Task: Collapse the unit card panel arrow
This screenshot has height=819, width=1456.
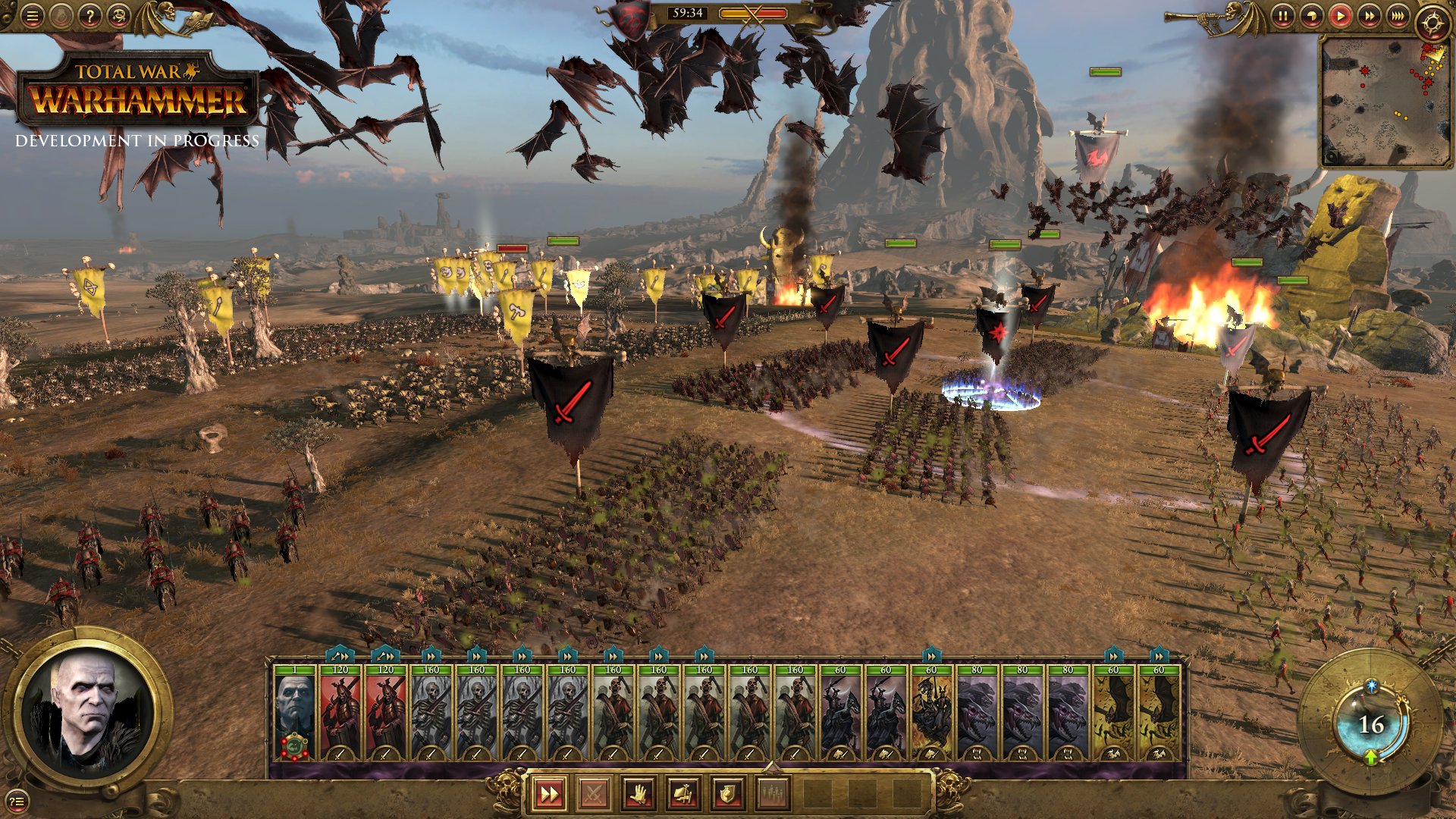Action: point(771,766)
